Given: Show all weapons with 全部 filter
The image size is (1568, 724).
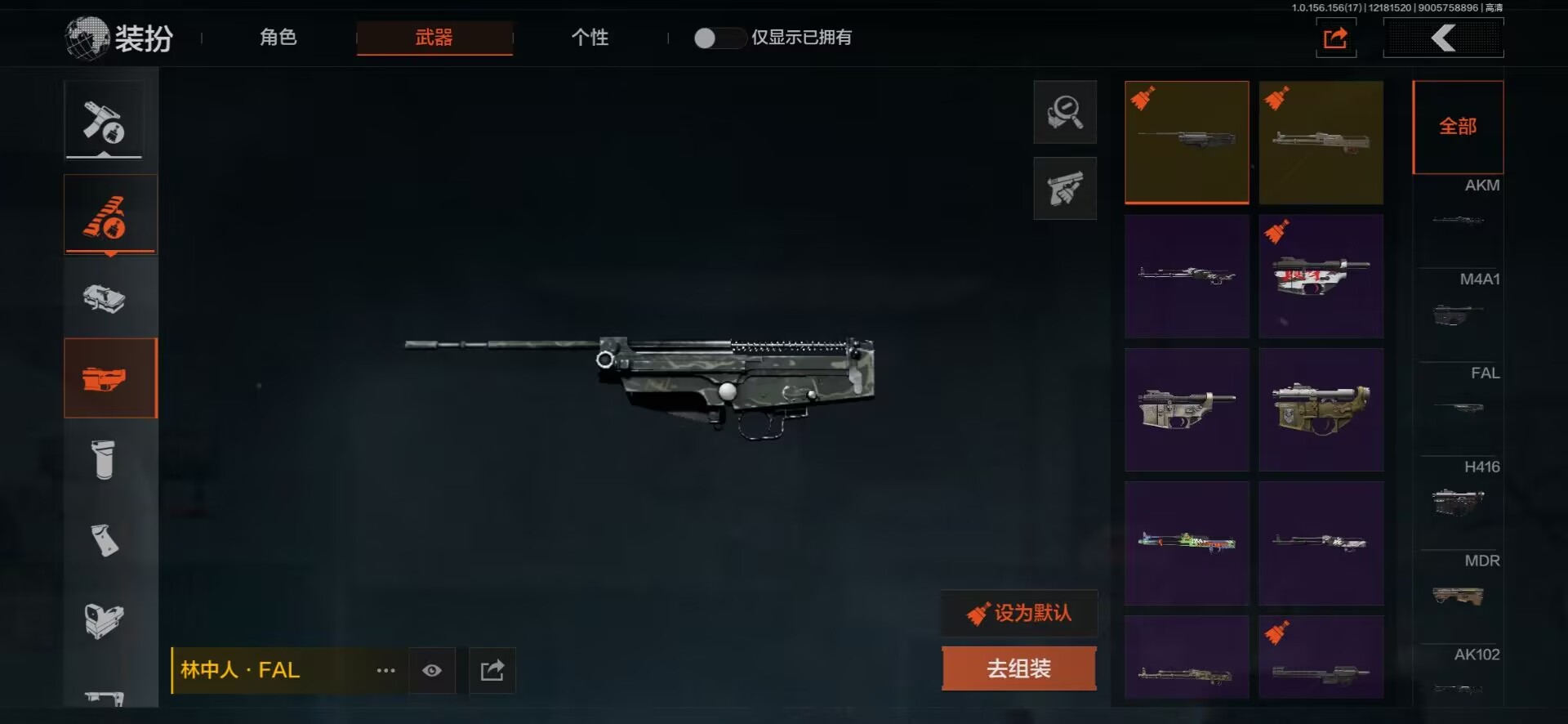Looking at the screenshot, I should pyautogui.click(x=1458, y=127).
